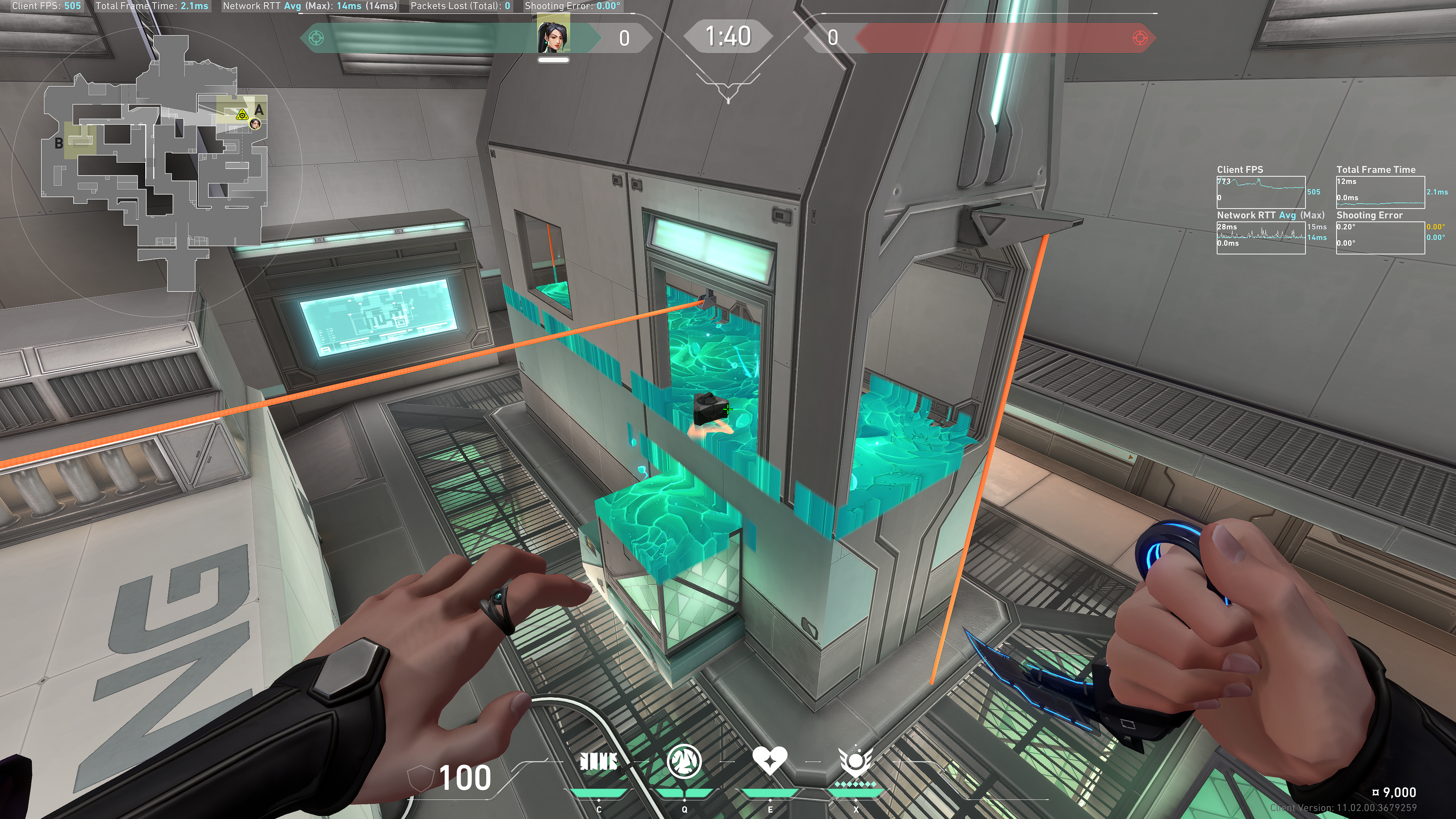Select the yellow spike marker on minimap
The height and width of the screenshot is (819, 1456).
(x=242, y=115)
